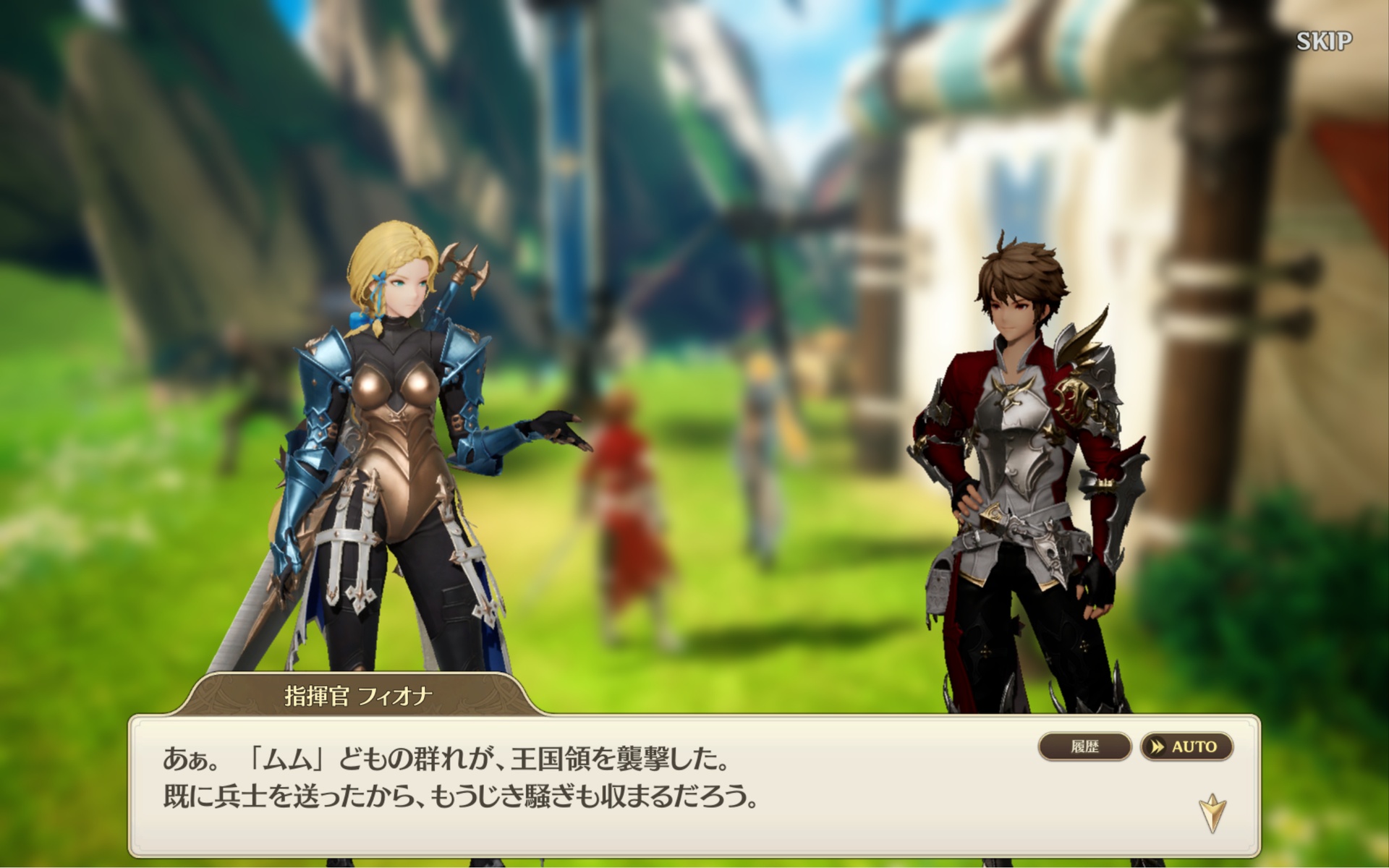Skip the cutscene with SKIP

coord(1323,41)
